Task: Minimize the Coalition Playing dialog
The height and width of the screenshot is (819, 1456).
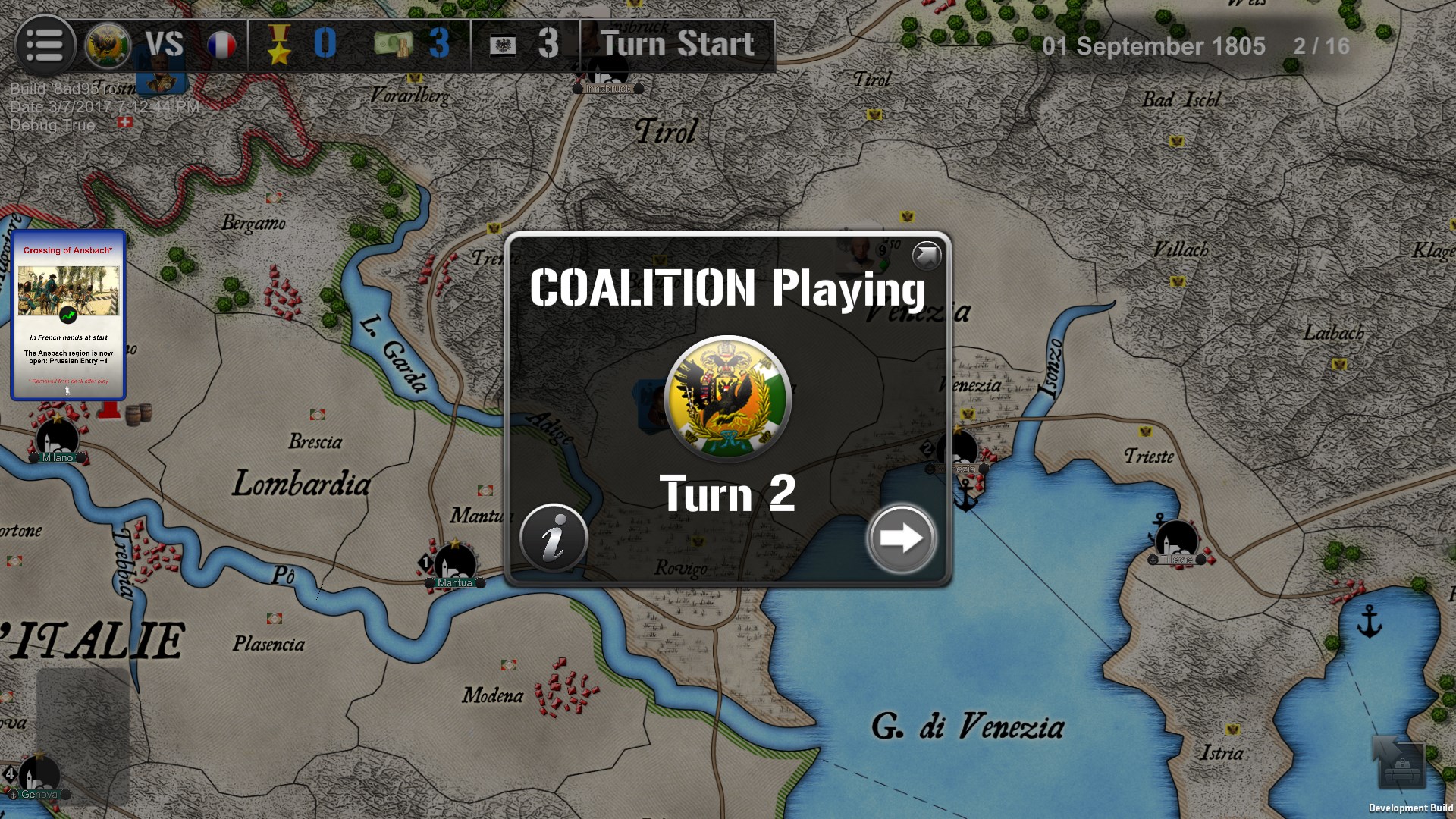Action: click(926, 256)
